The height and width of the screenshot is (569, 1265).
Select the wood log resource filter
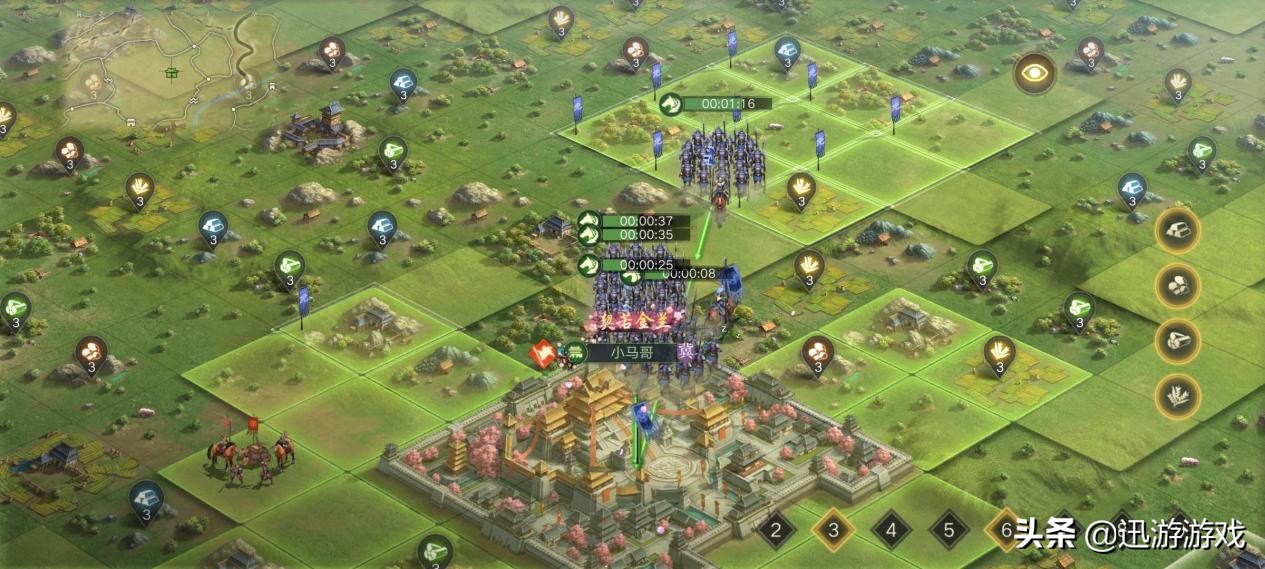pos(1178,341)
